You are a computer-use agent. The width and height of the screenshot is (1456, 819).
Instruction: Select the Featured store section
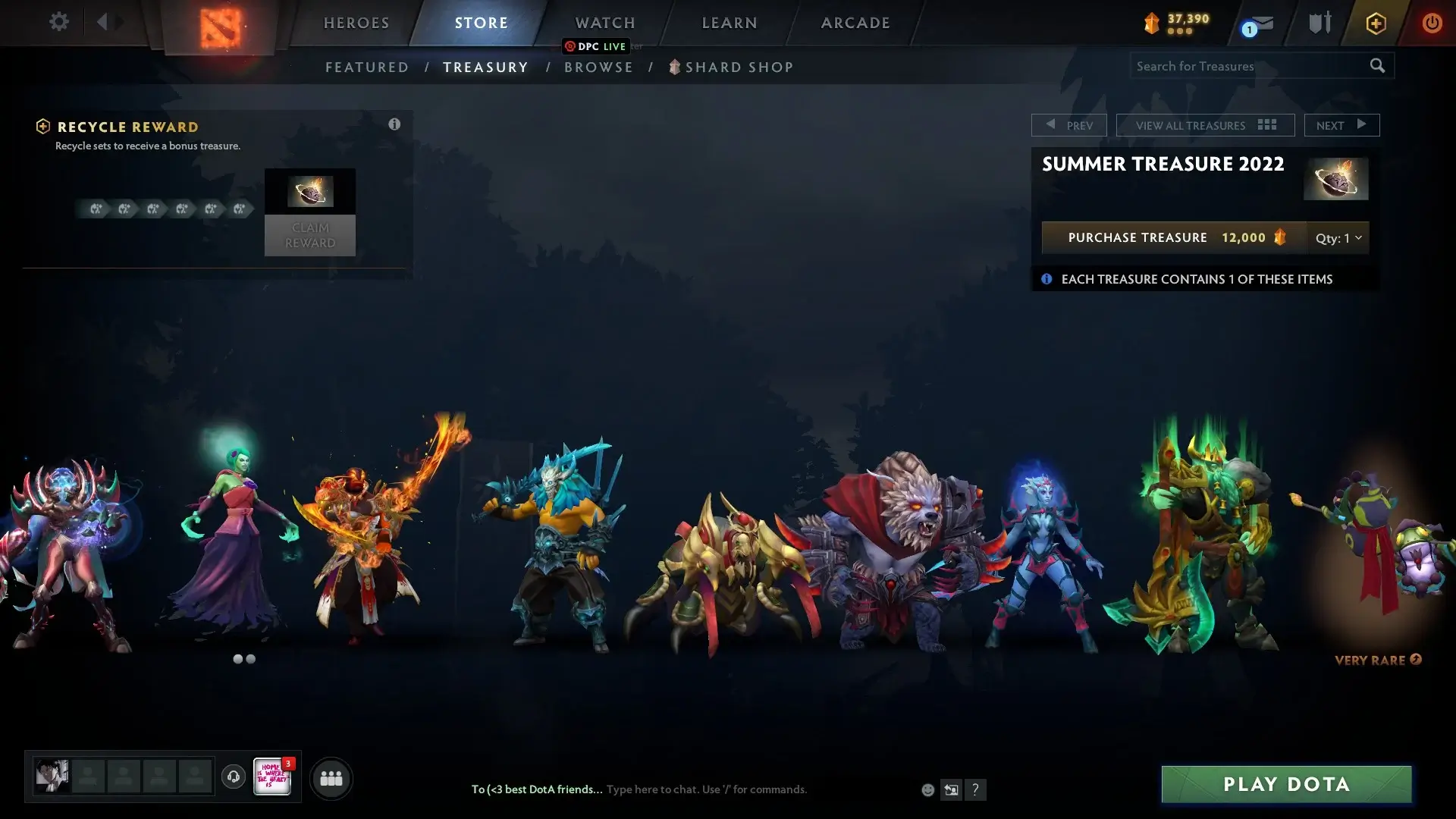coord(367,67)
